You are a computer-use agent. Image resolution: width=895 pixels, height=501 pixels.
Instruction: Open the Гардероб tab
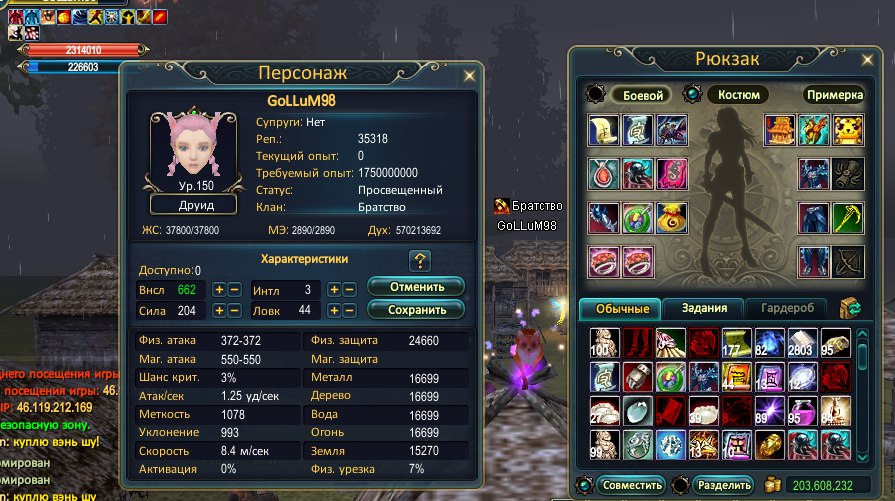tap(787, 308)
